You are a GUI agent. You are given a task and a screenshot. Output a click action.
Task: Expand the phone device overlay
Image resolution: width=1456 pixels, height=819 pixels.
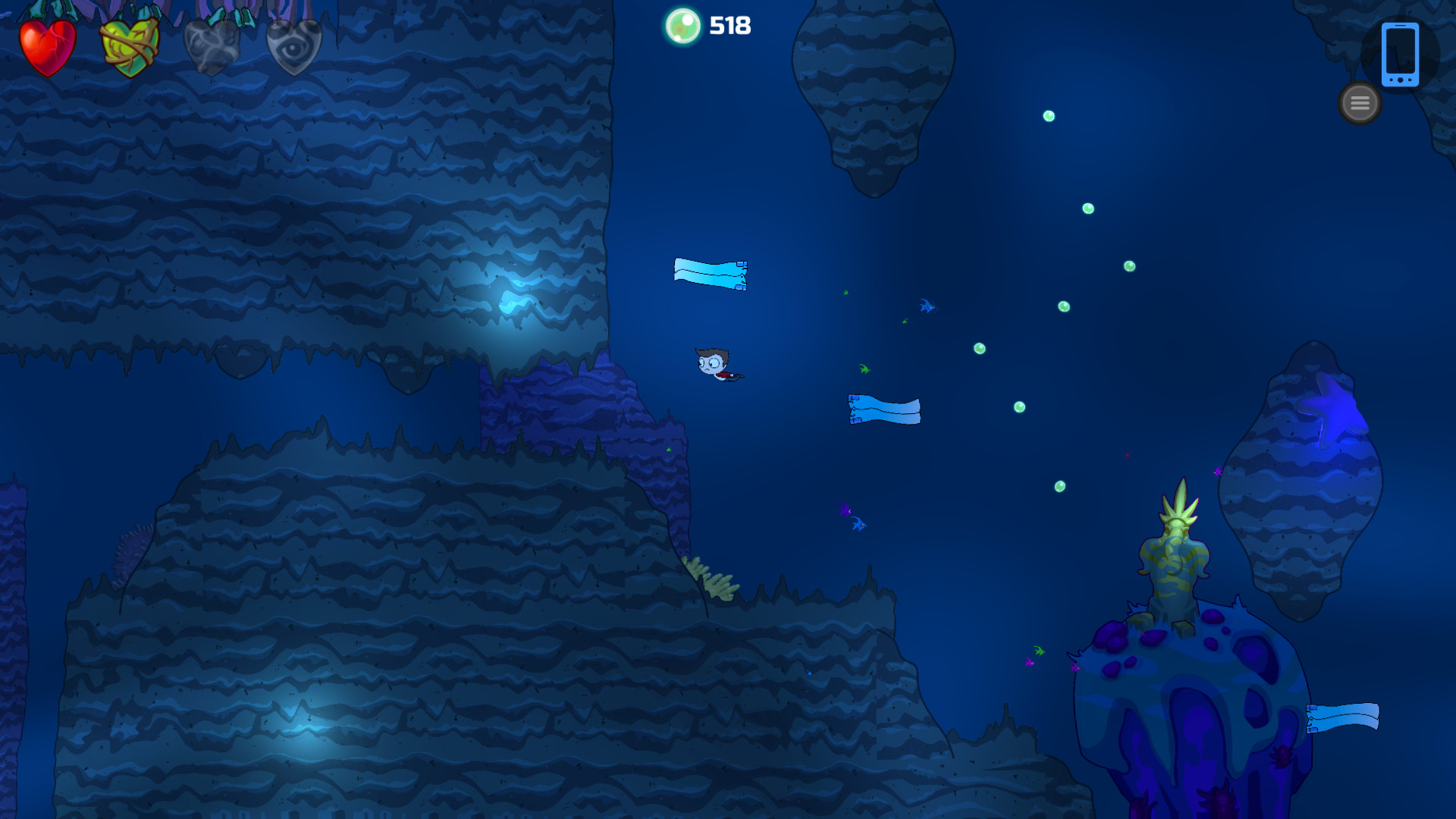[x=1401, y=55]
